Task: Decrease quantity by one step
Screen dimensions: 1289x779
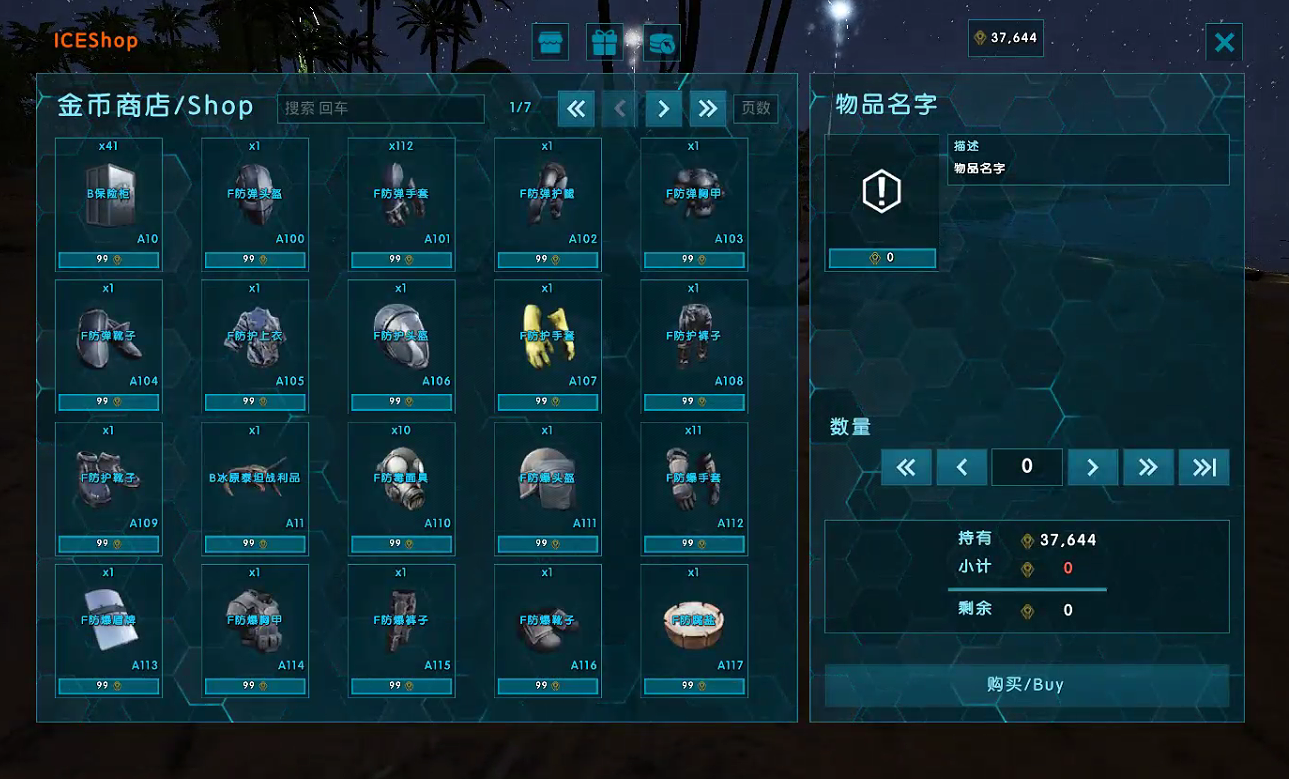Action: (961, 467)
